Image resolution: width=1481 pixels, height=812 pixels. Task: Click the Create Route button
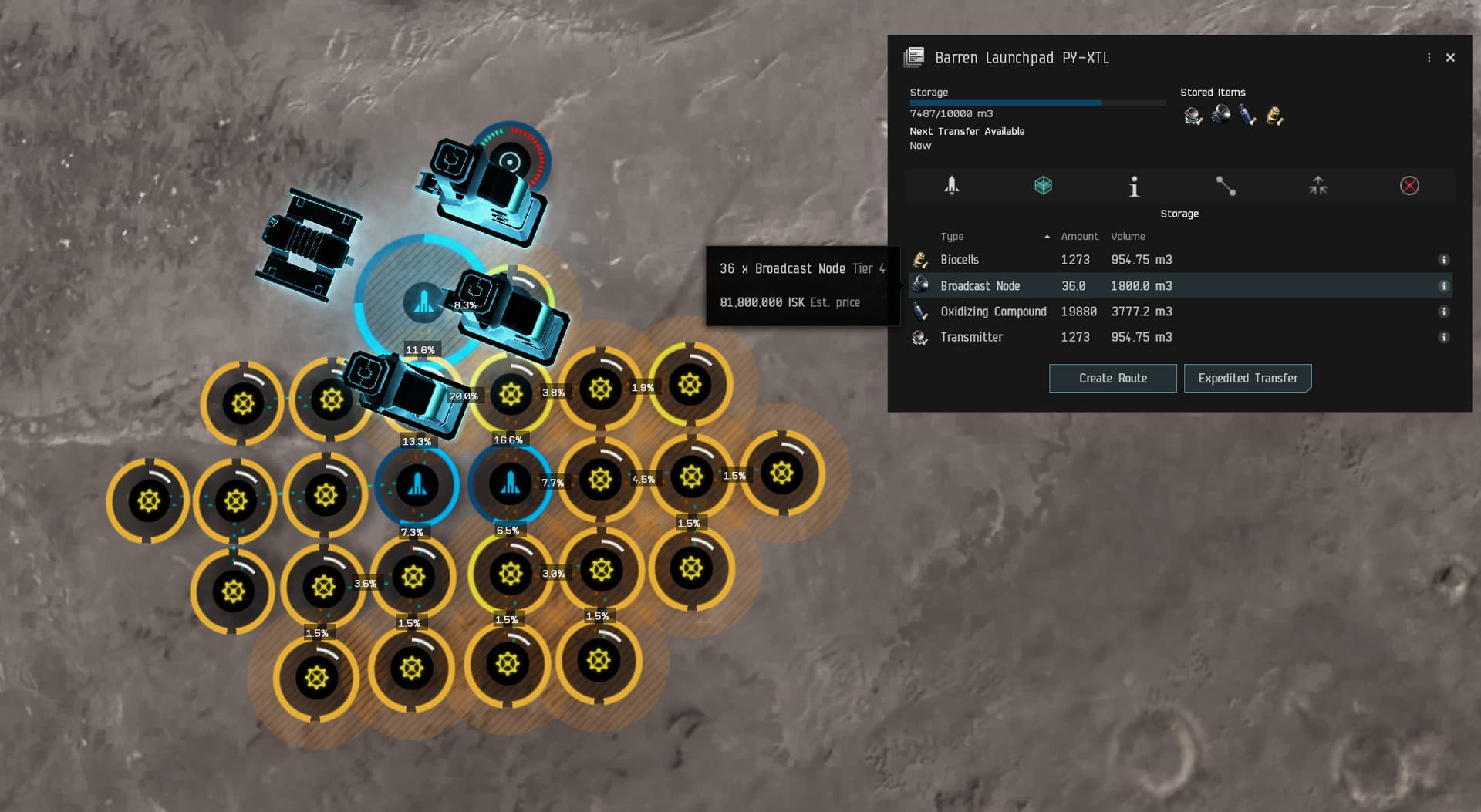pyautogui.click(x=1112, y=378)
